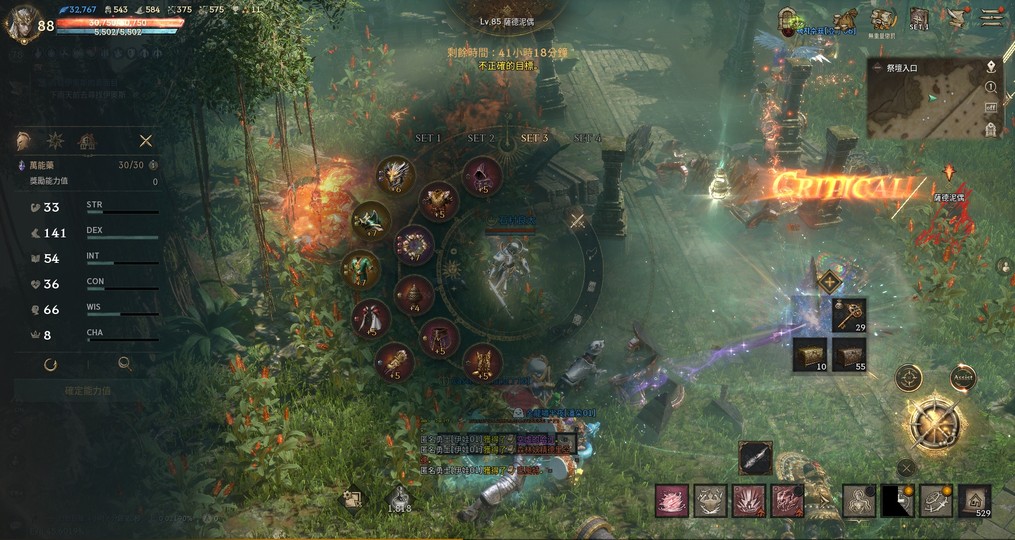Use the golden key item slot

point(850,315)
